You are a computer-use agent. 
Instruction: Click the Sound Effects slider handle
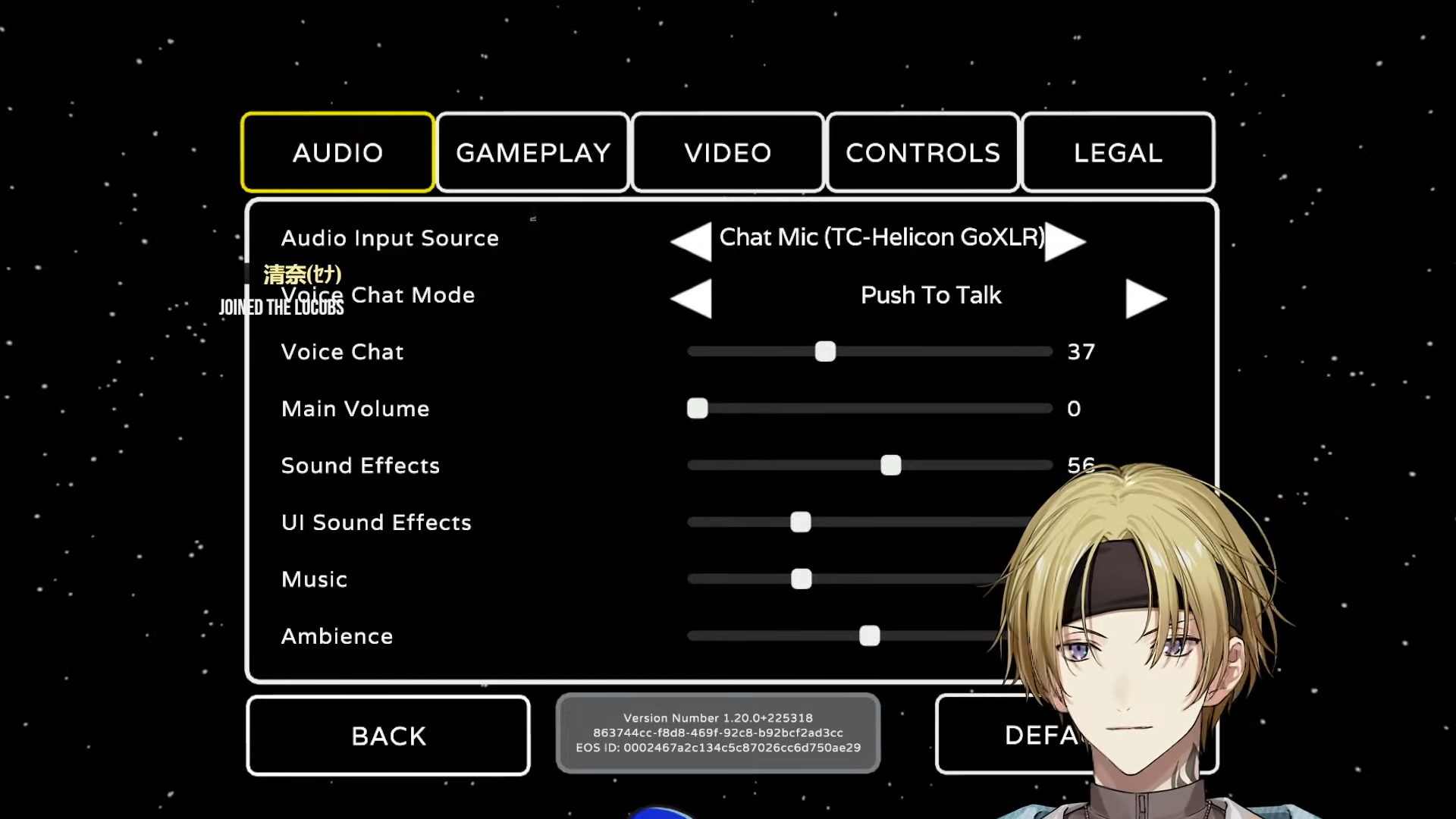(x=891, y=466)
